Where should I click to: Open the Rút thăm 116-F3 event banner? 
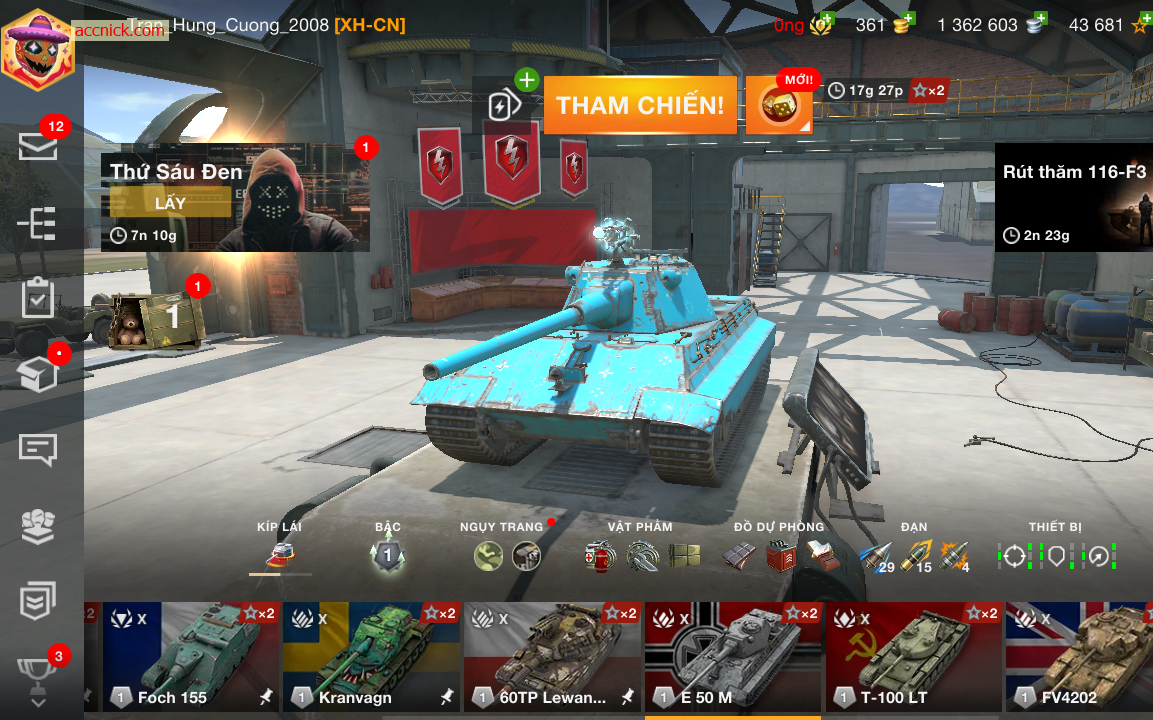pyautogui.click(x=1074, y=197)
